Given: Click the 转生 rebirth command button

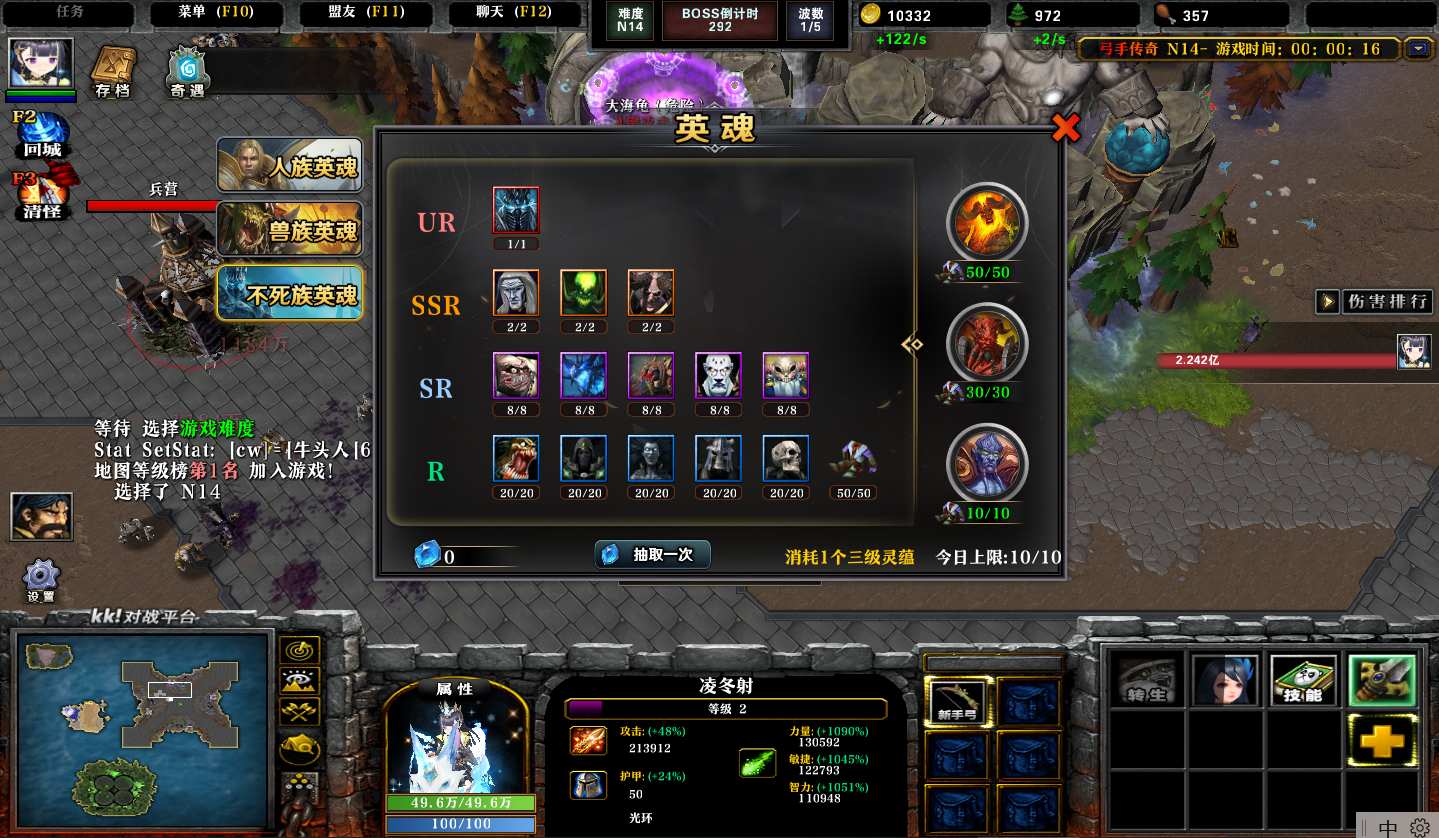Looking at the screenshot, I should click(x=1145, y=681).
